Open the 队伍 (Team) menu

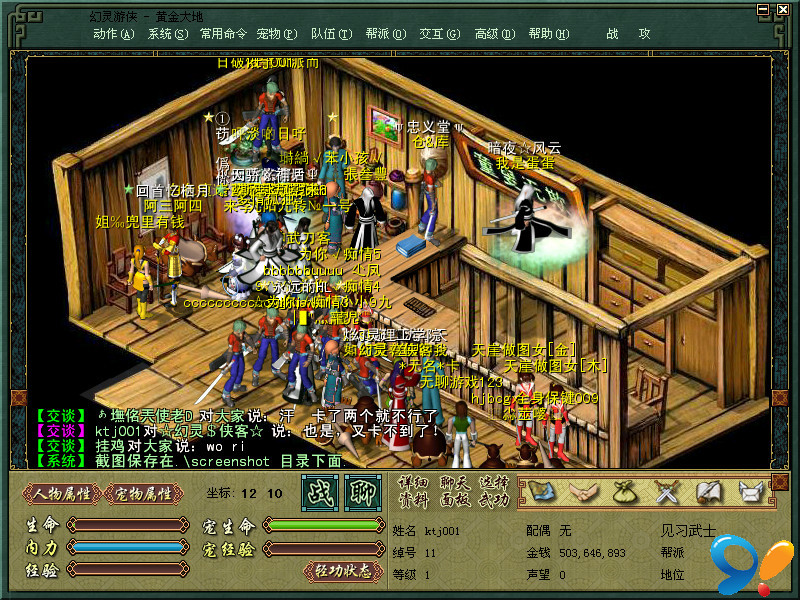(331, 33)
